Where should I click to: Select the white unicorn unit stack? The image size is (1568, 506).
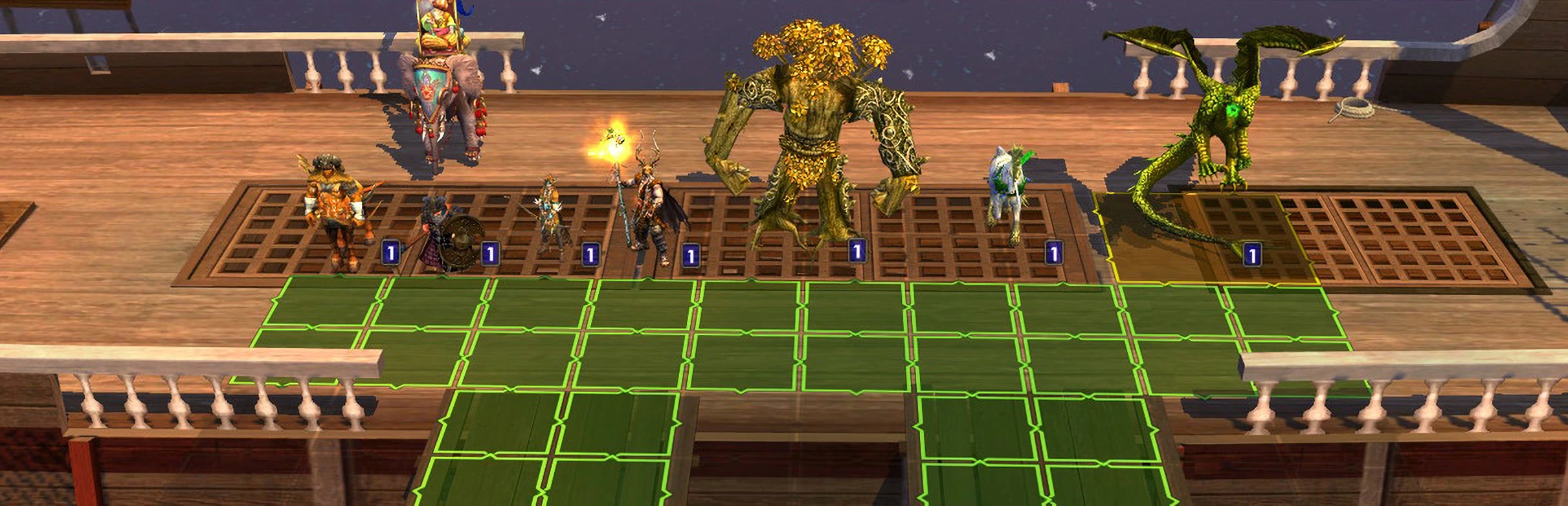1009,191
